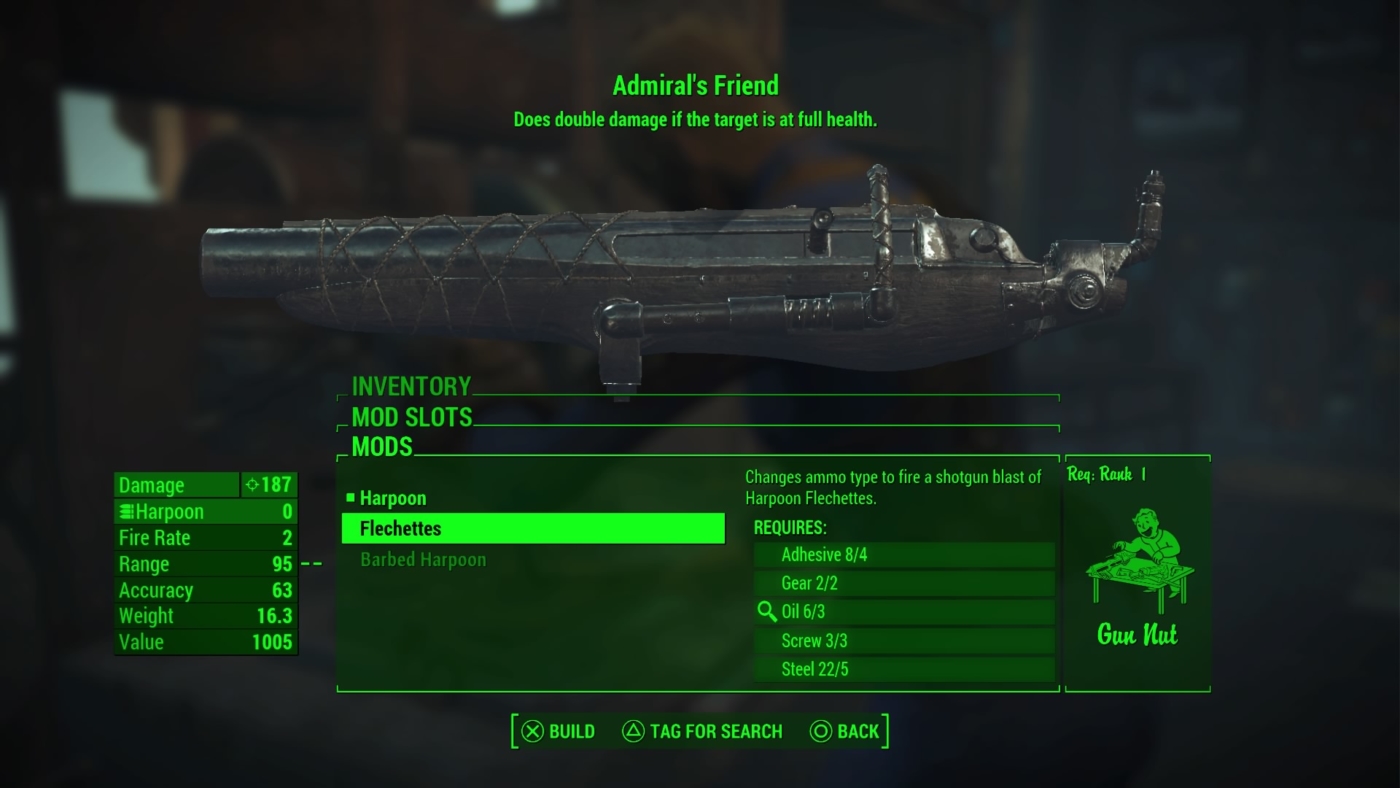1400x788 pixels.
Task: Switch to the INVENTORY tab
Action: click(x=410, y=387)
